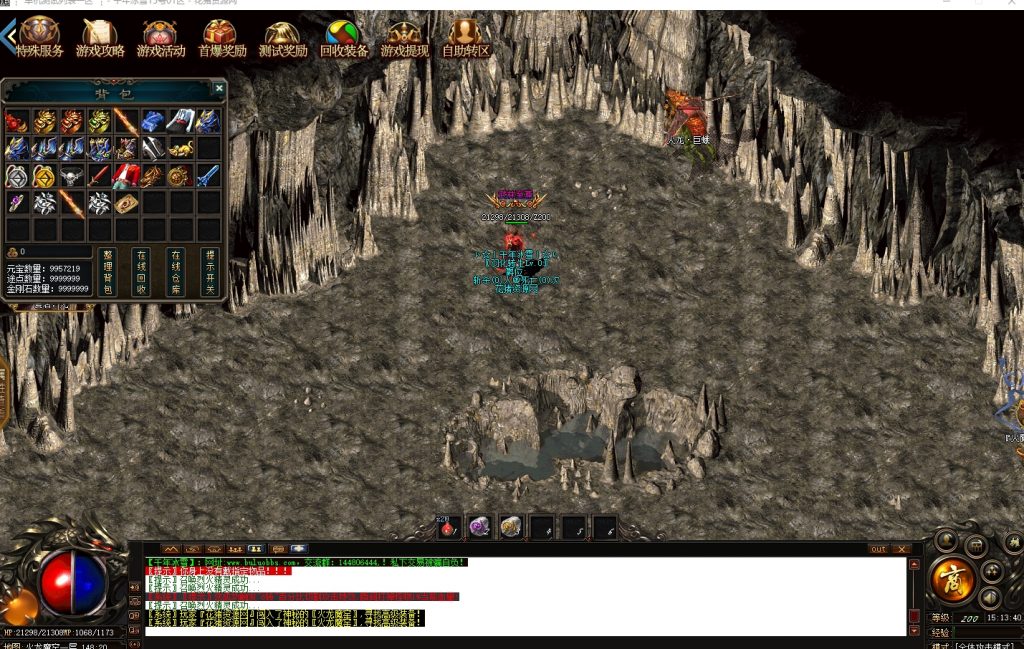Use the red potion in the hotbar

tap(447, 527)
